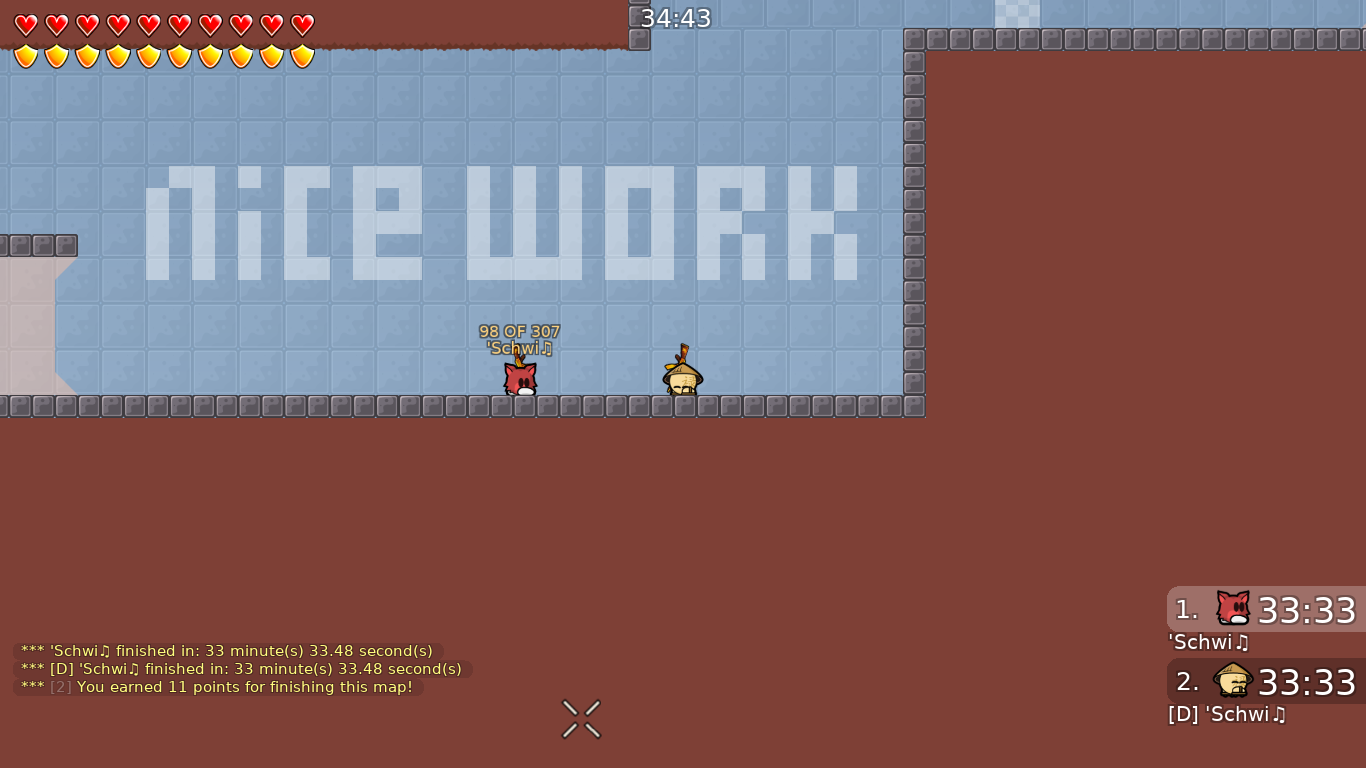The image size is (1366, 768).
Task: Click the last golden armor shield icon
Action: pos(301,56)
